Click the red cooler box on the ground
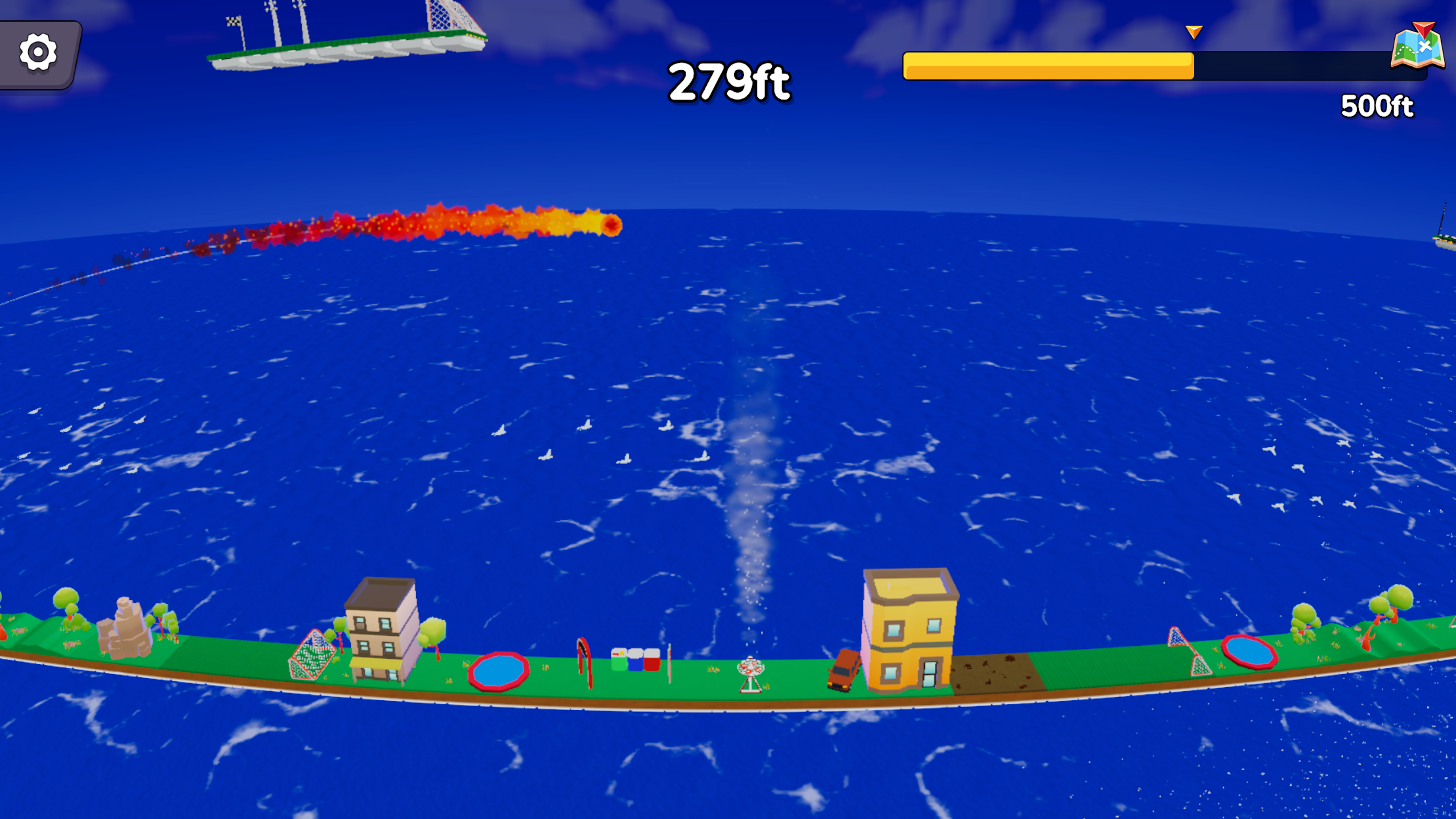Viewport: 1456px width, 819px height. click(652, 661)
